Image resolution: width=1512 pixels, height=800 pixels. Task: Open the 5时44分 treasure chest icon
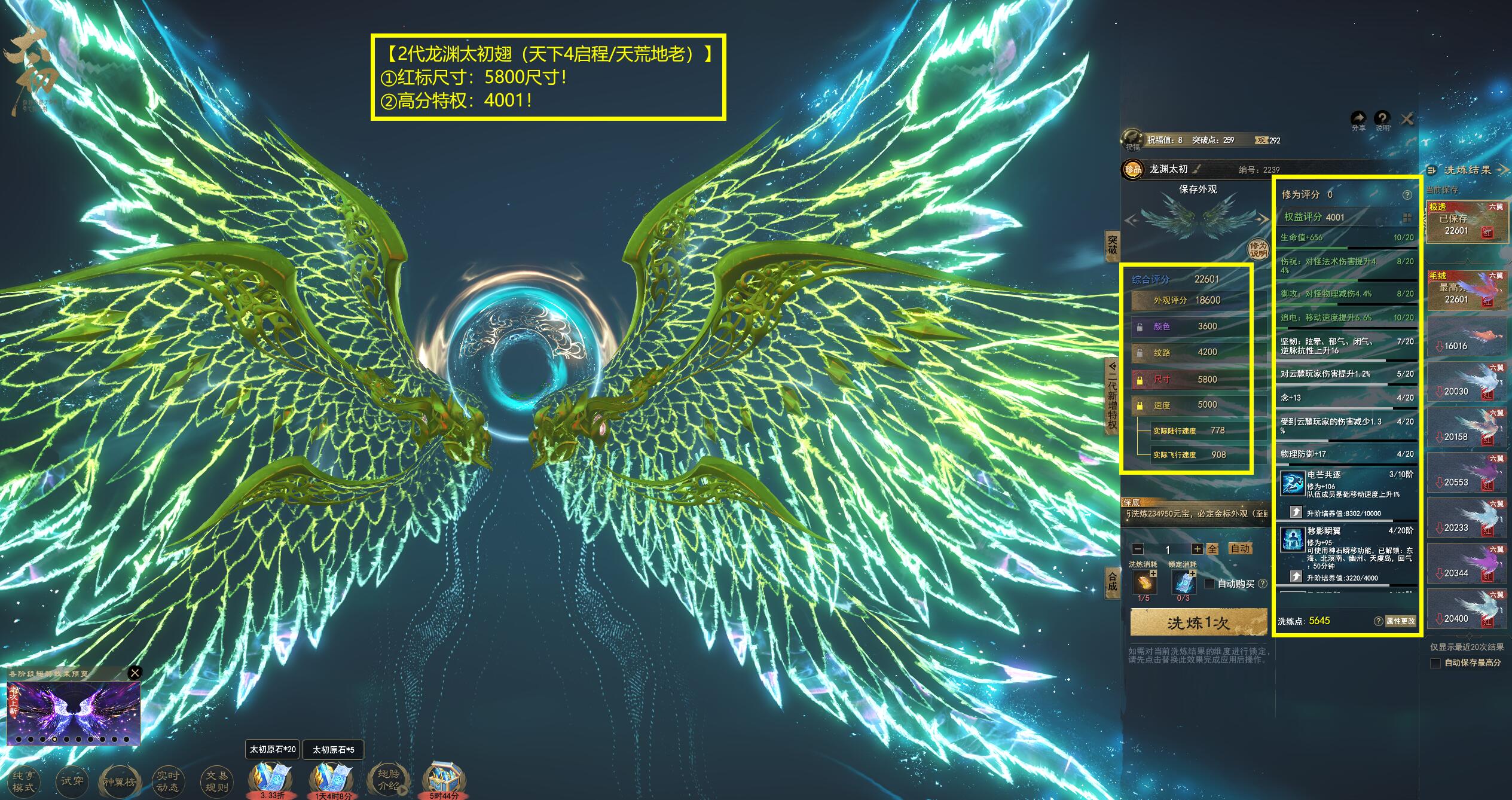(444, 779)
